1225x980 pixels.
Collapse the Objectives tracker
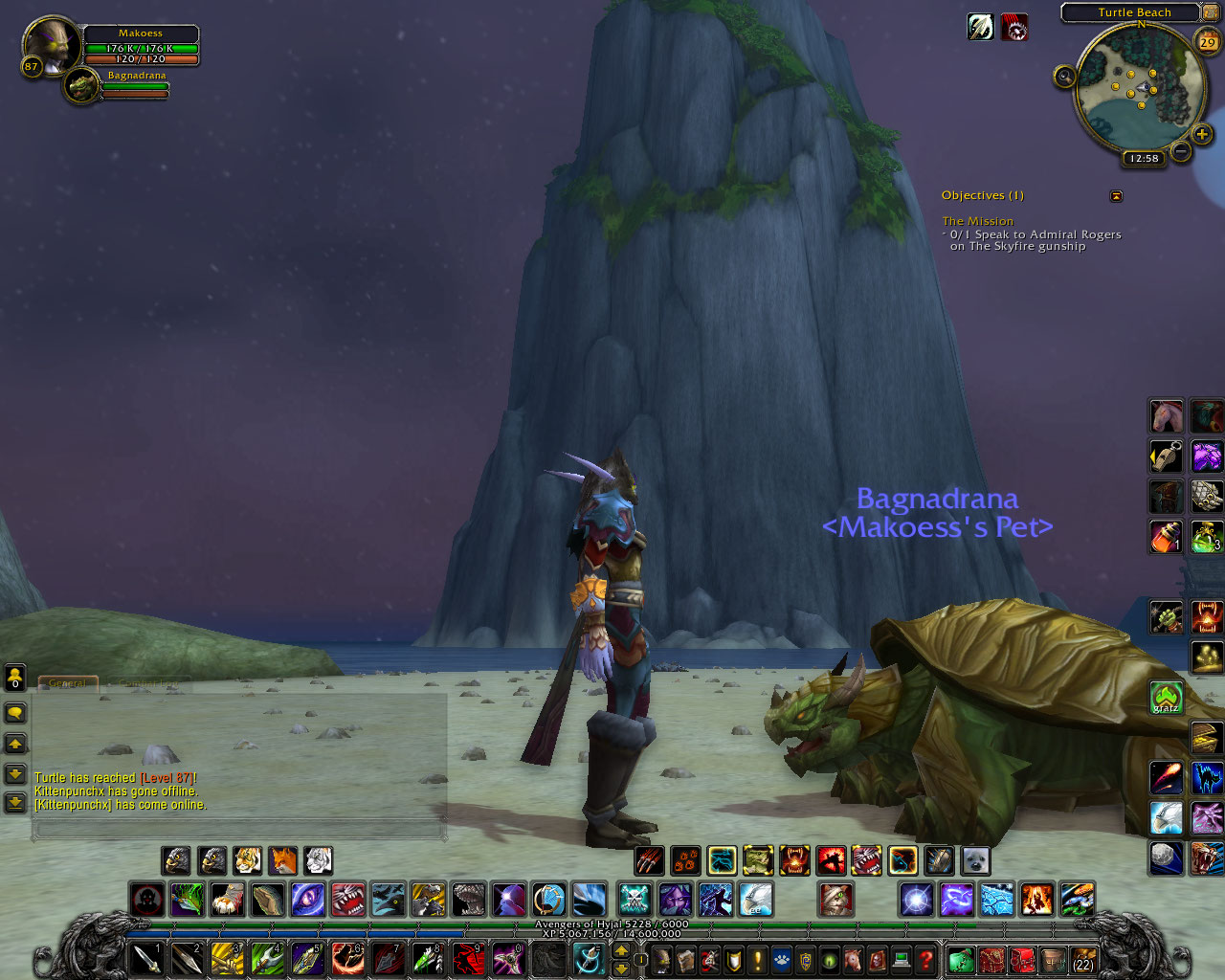(1116, 196)
